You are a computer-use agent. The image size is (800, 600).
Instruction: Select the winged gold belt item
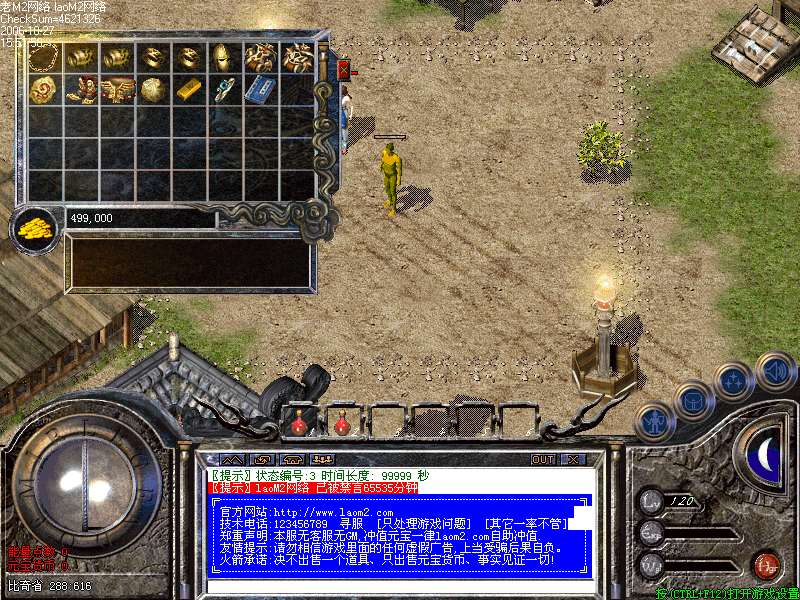click(x=116, y=90)
